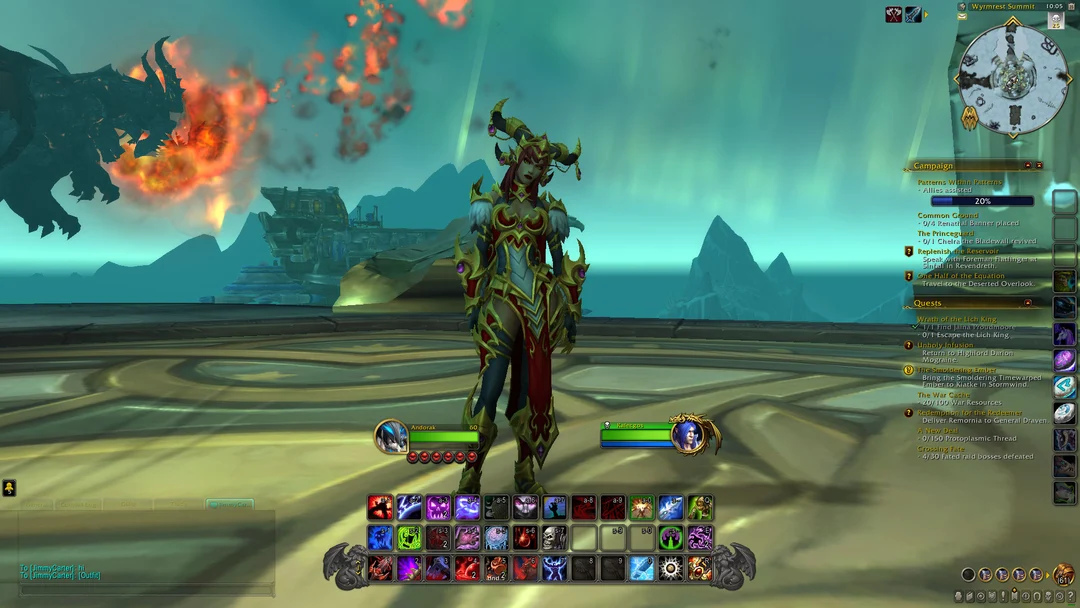Open The Smoldering Ember quest
The width and height of the screenshot is (1080, 608).
pyautogui.click(x=958, y=370)
